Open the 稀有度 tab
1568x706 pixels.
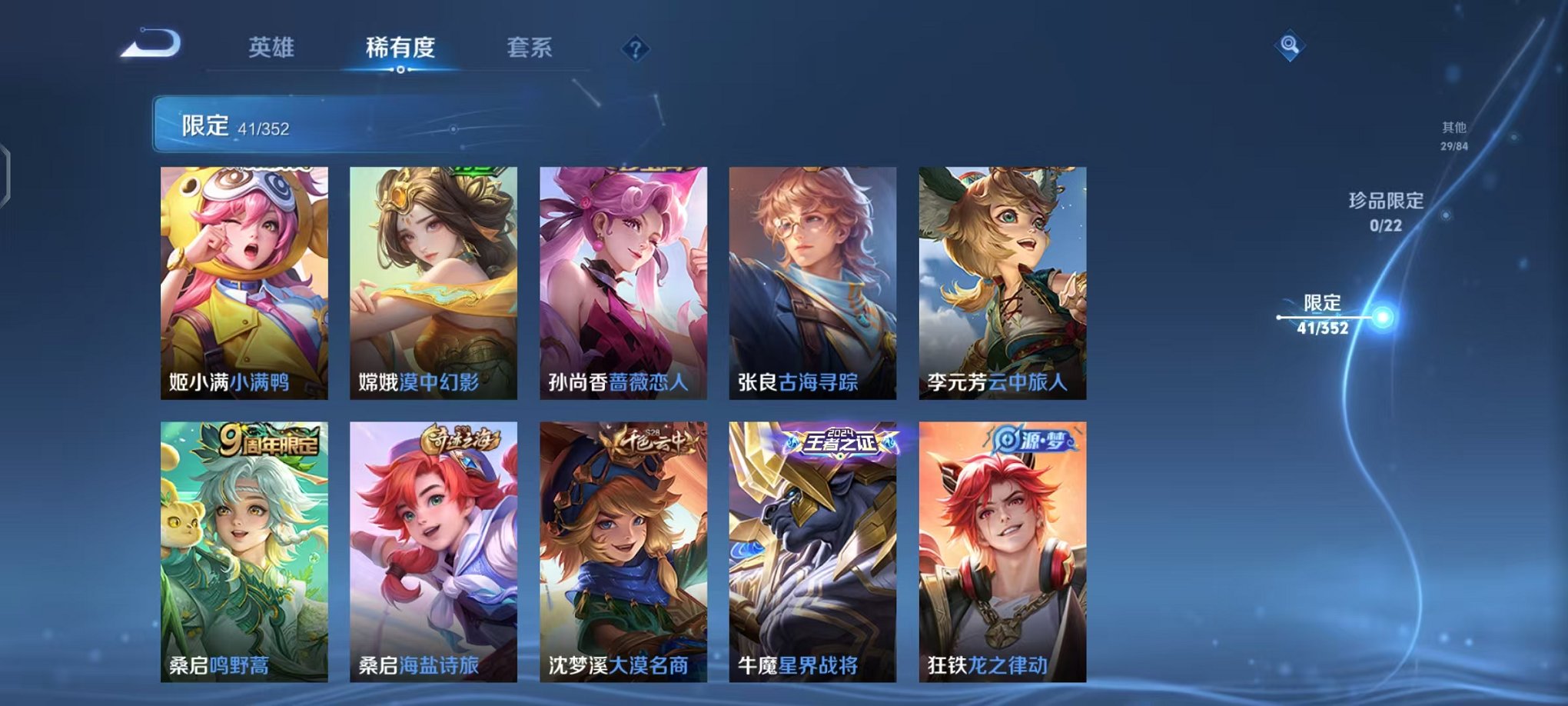point(400,46)
